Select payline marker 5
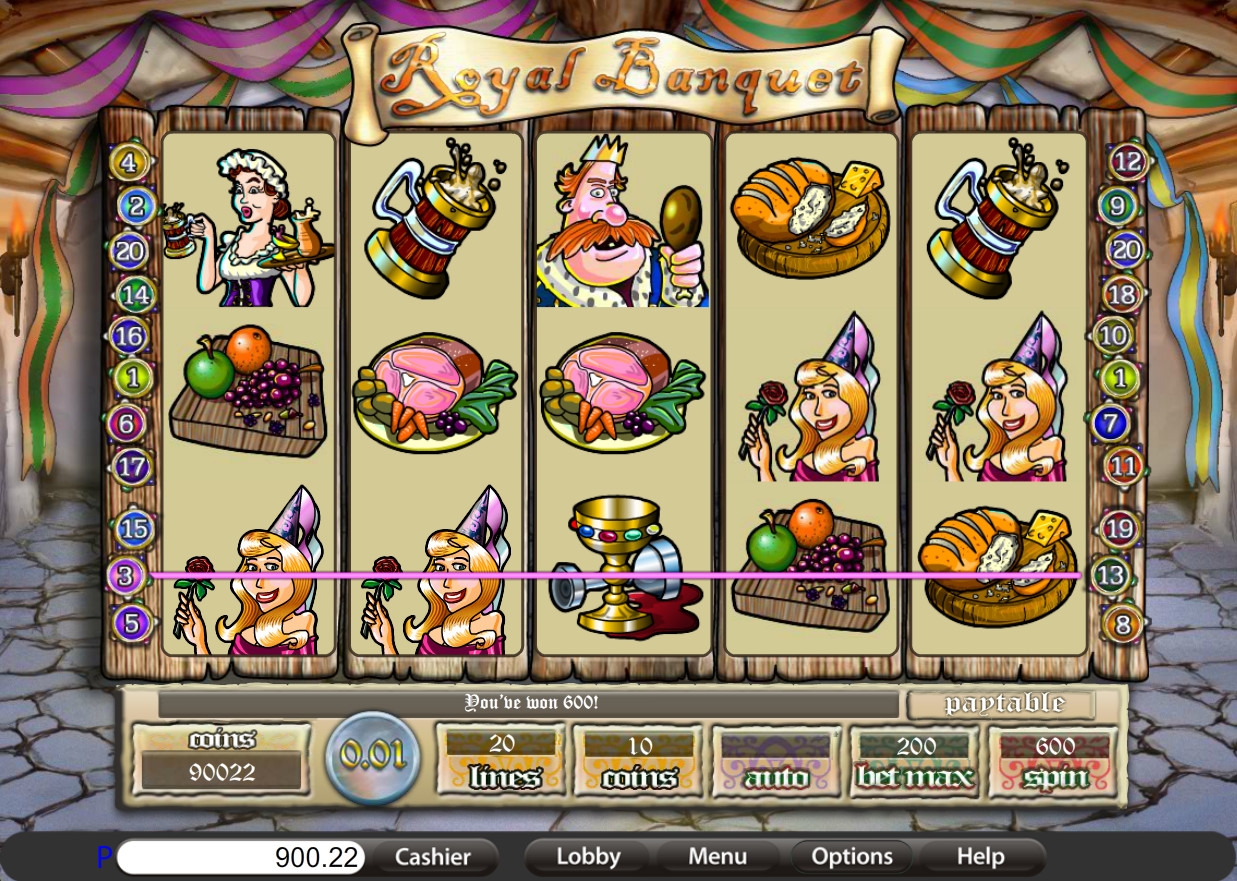Screen dimensions: 1237x881 click(134, 623)
